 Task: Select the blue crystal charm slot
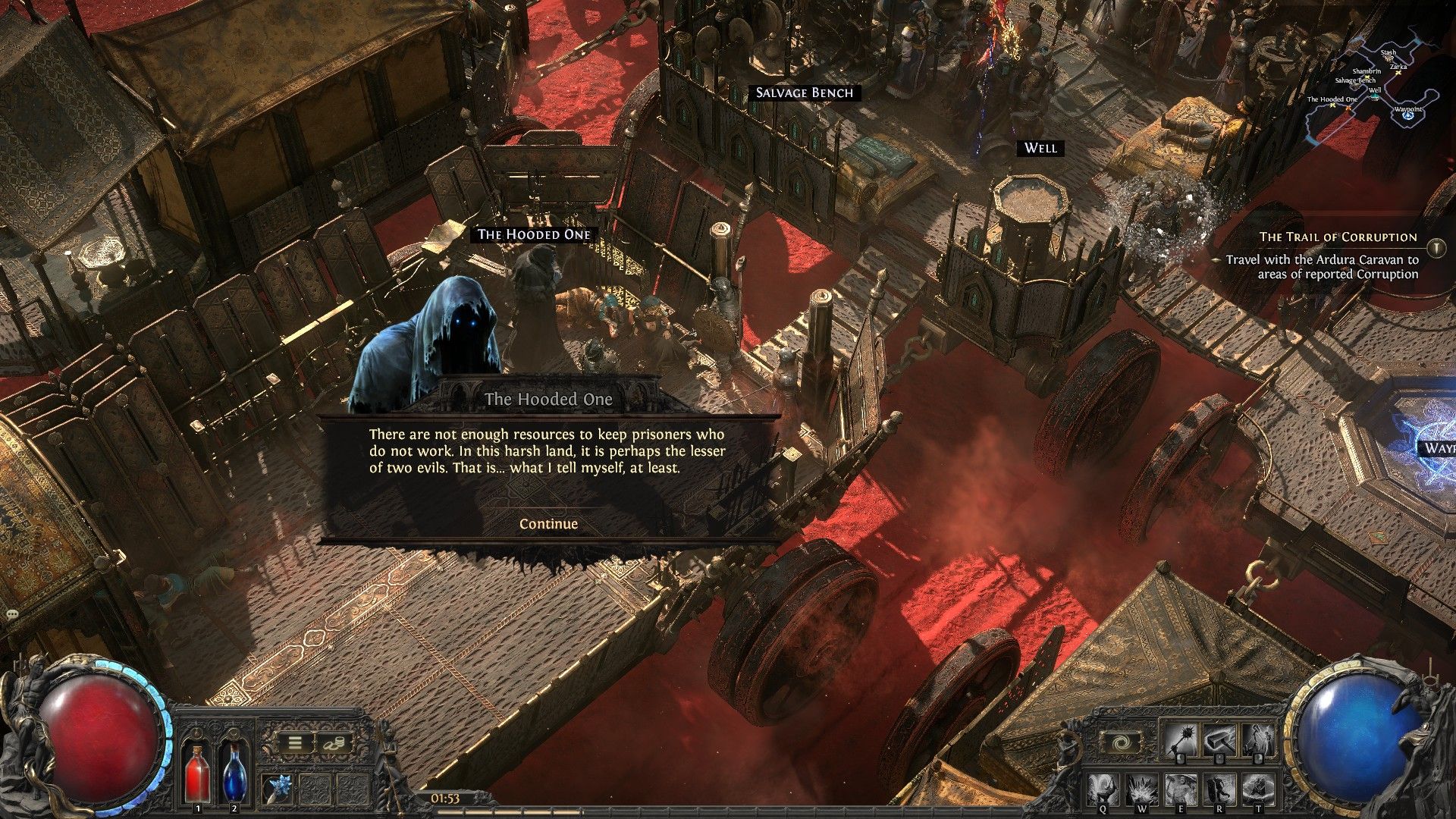pos(278,789)
